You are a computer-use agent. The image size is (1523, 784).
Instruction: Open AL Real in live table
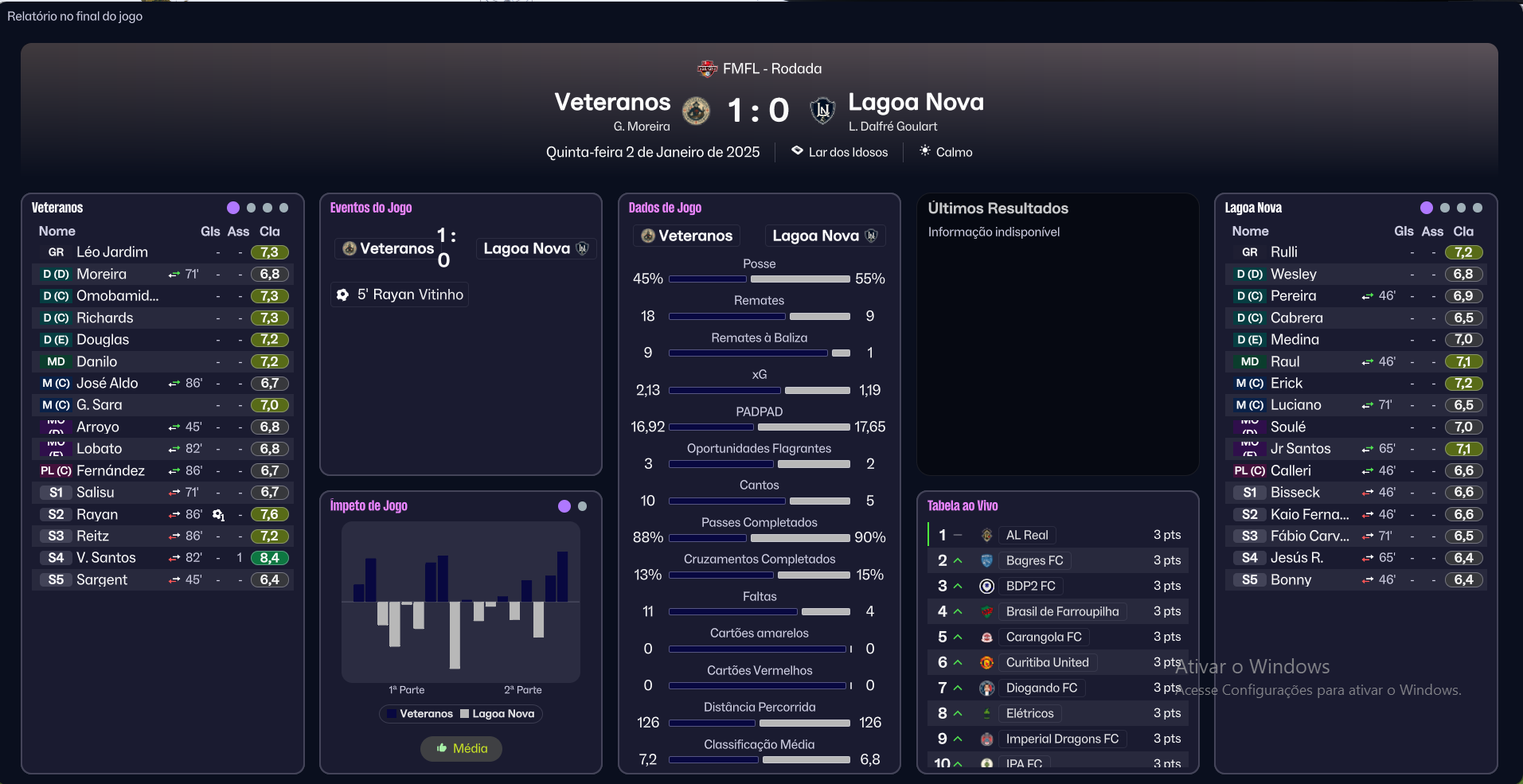[1026, 535]
